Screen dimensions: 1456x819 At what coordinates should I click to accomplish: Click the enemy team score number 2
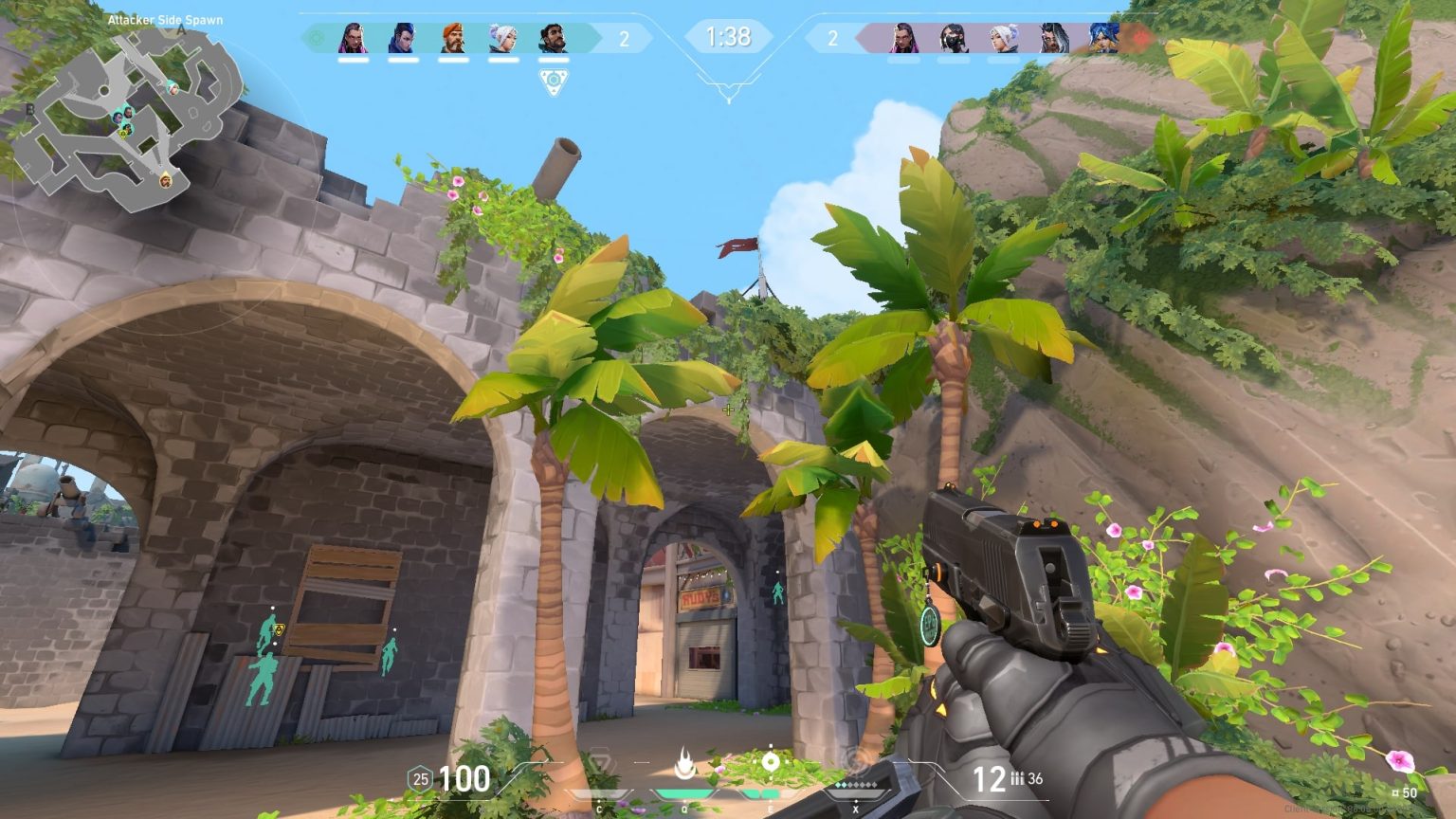pos(833,40)
